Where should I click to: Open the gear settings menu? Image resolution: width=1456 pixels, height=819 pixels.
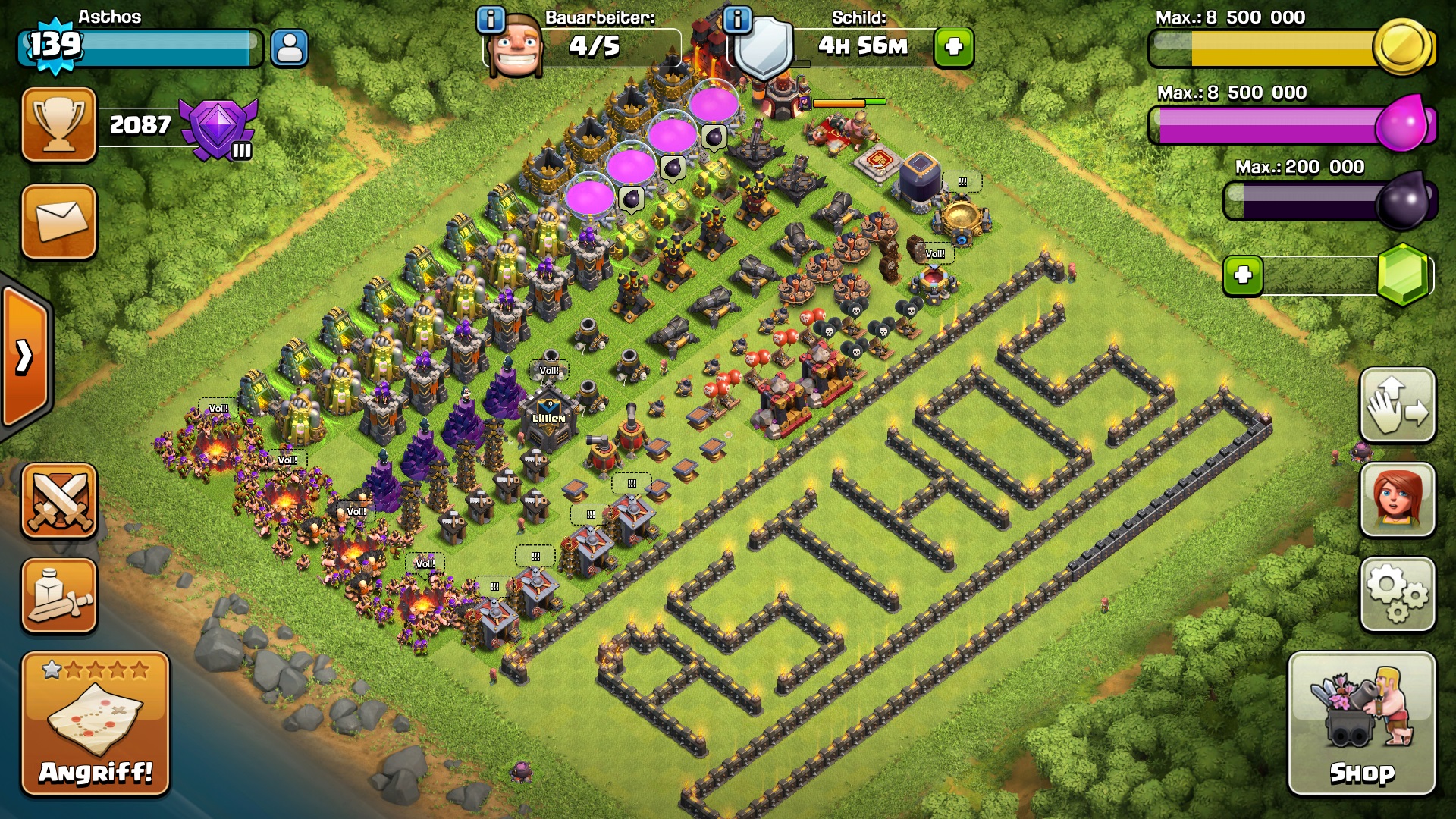pyautogui.click(x=1398, y=595)
